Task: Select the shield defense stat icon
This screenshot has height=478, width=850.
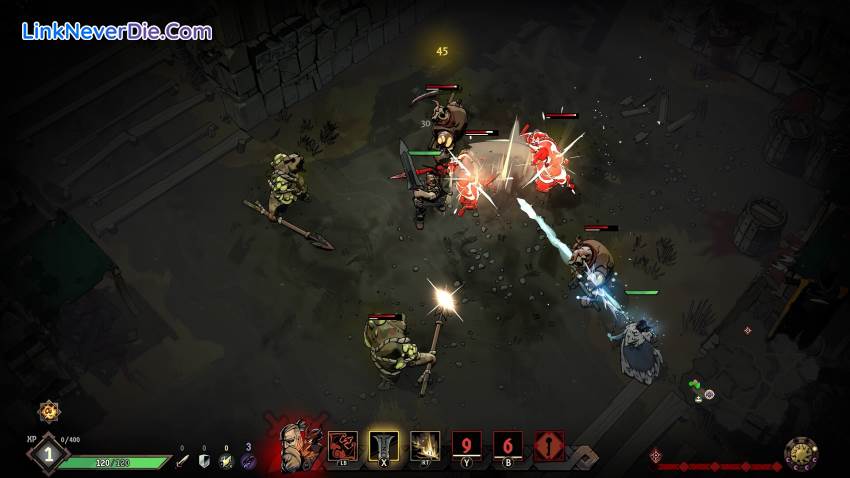Action: point(204,461)
